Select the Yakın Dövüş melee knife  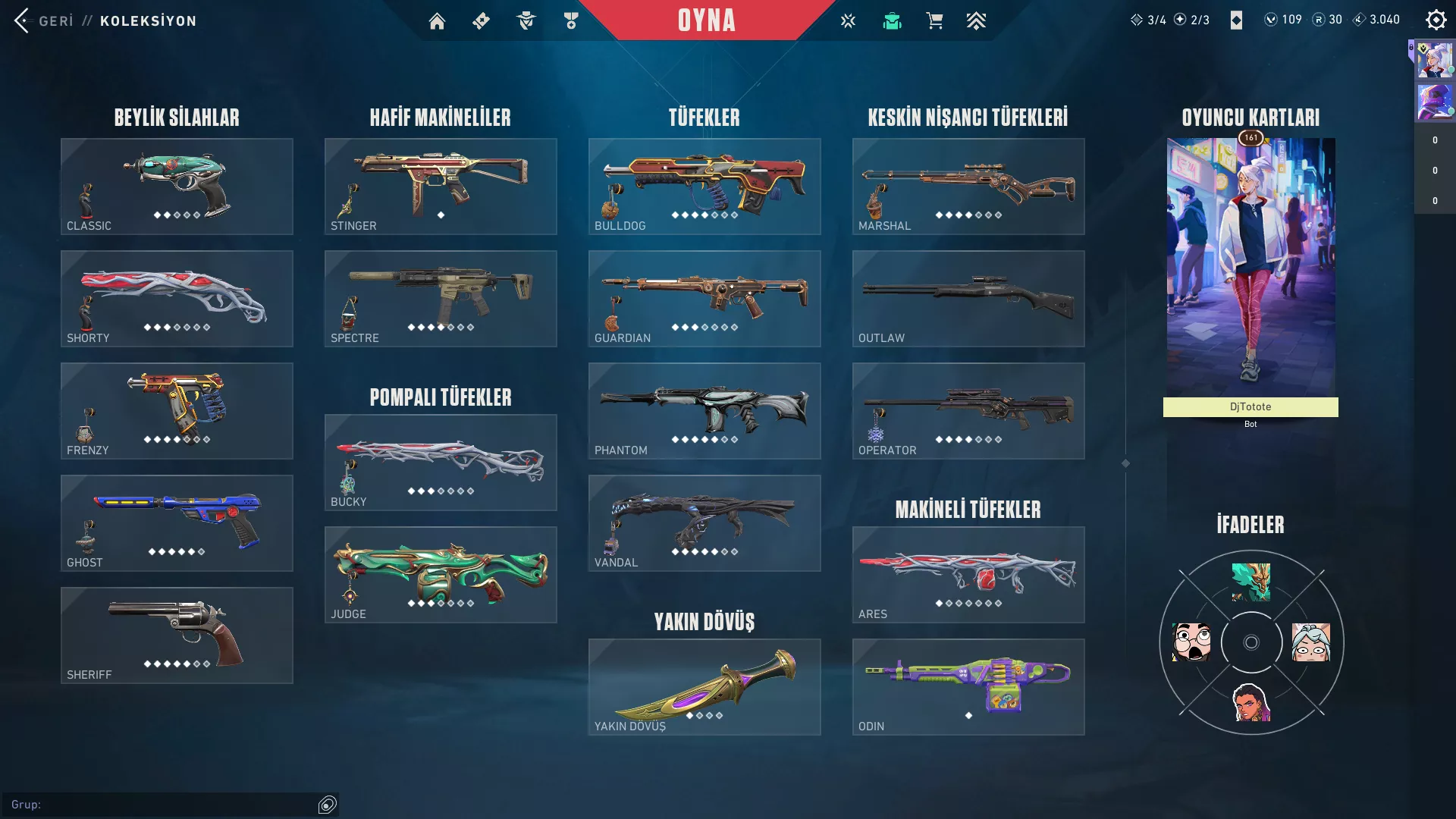coord(704,687)
